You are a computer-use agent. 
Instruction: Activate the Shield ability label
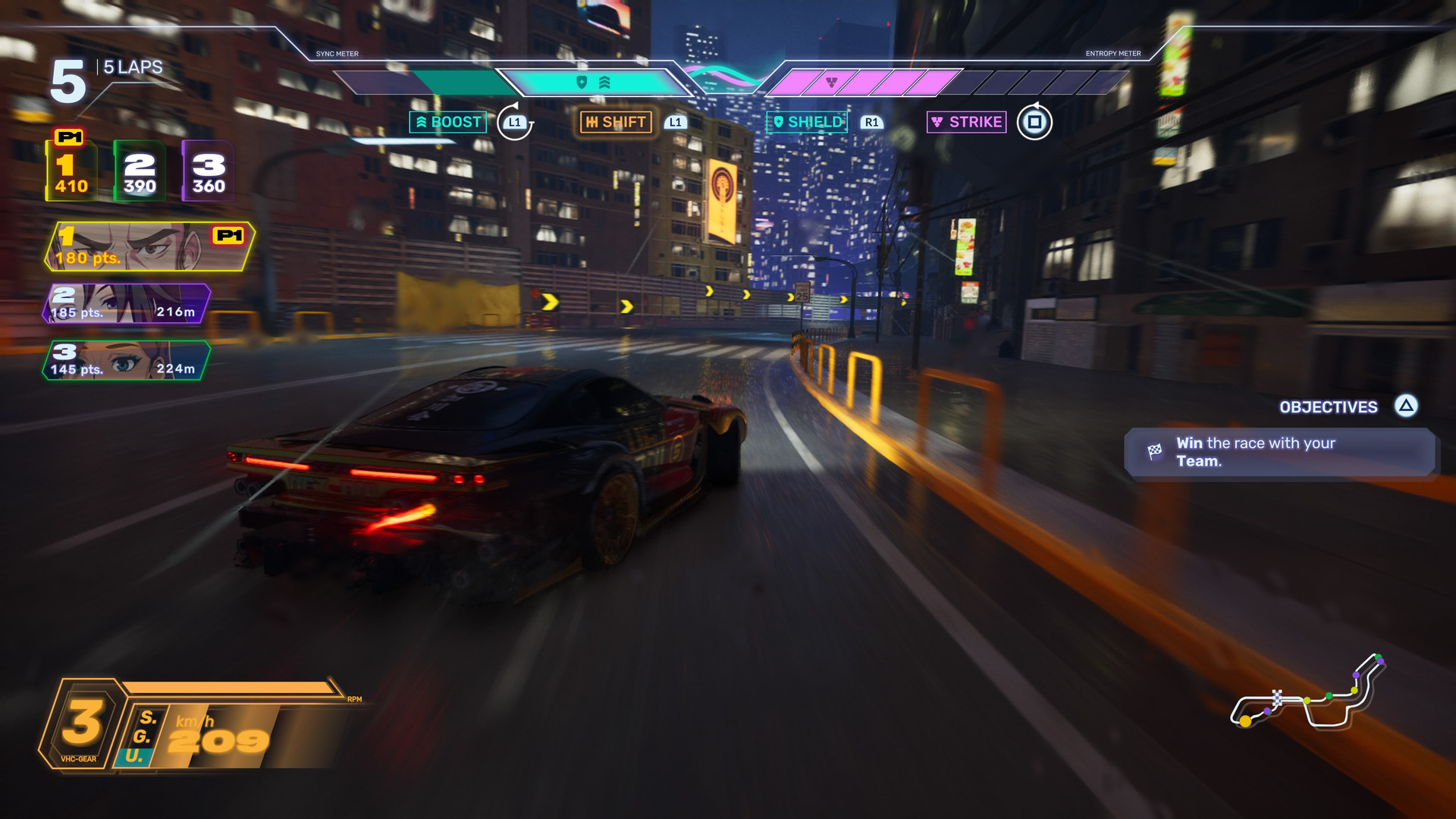tap(807, 122)
